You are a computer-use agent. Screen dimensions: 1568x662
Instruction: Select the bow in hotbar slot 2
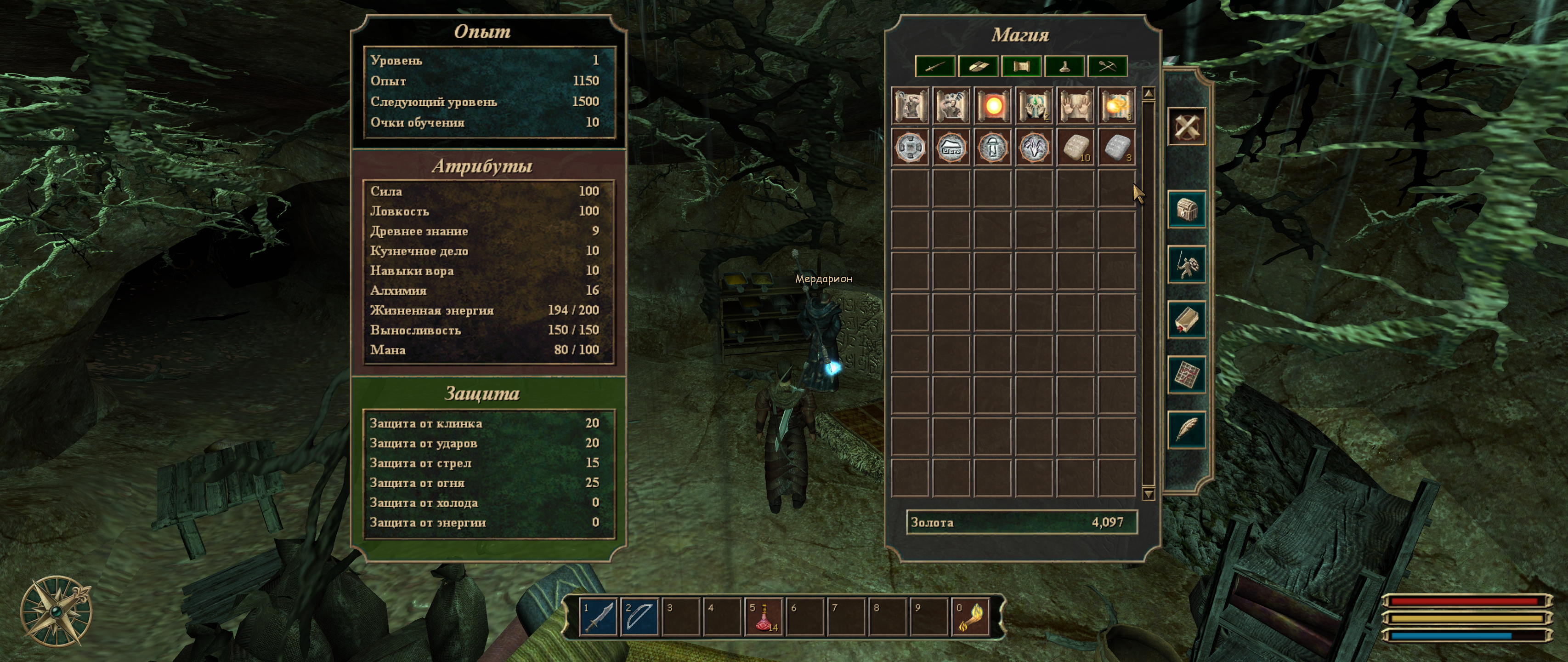pos(640,616)
